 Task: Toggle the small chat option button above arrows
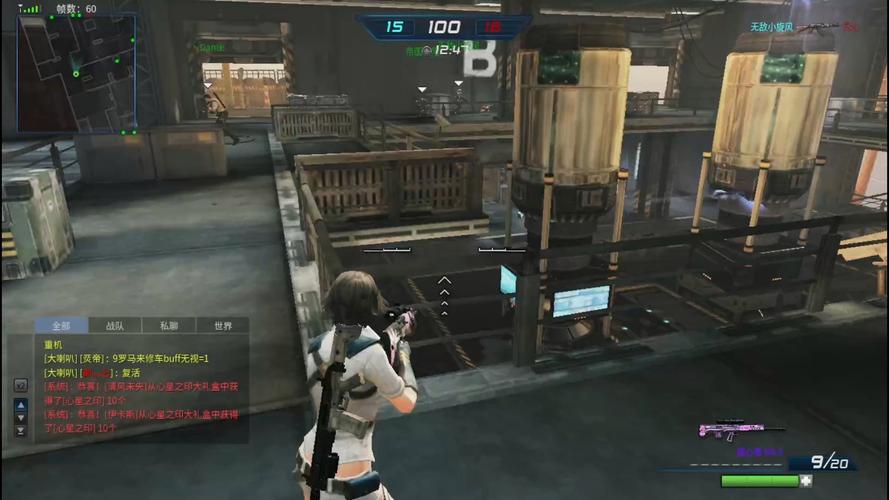pos(20,384)
